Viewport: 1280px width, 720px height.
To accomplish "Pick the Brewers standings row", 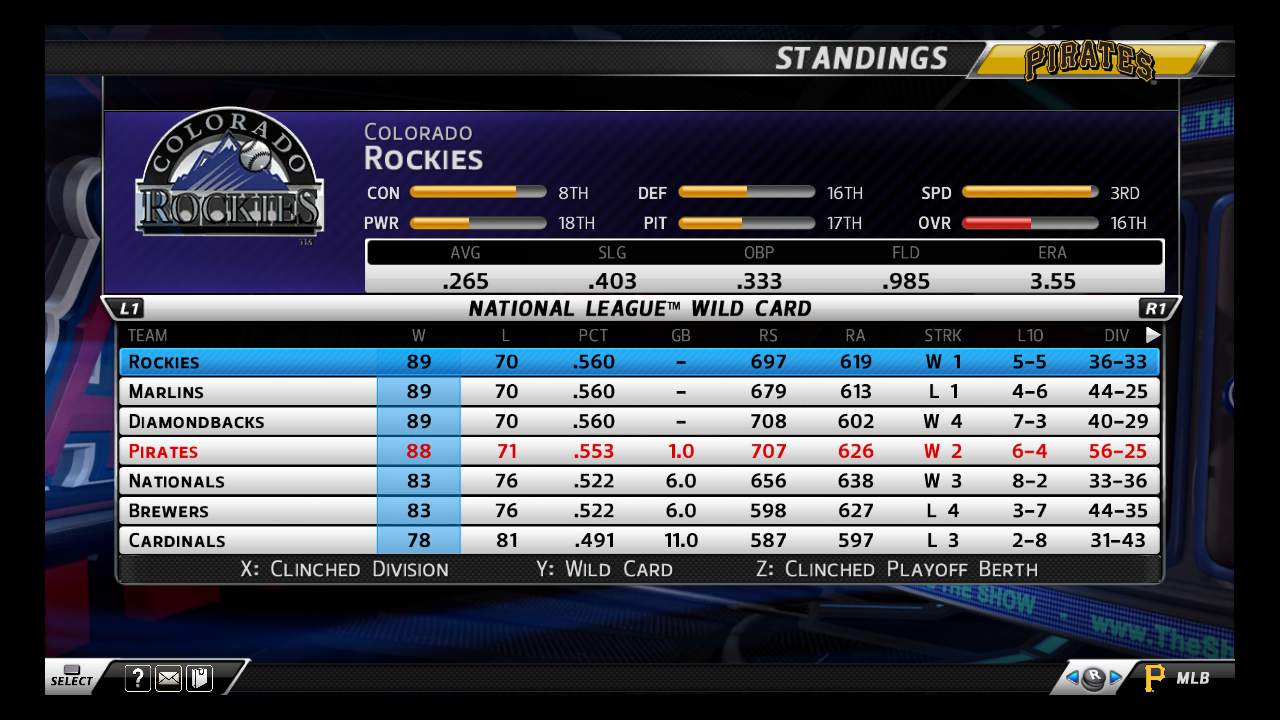I will point(639,511).
